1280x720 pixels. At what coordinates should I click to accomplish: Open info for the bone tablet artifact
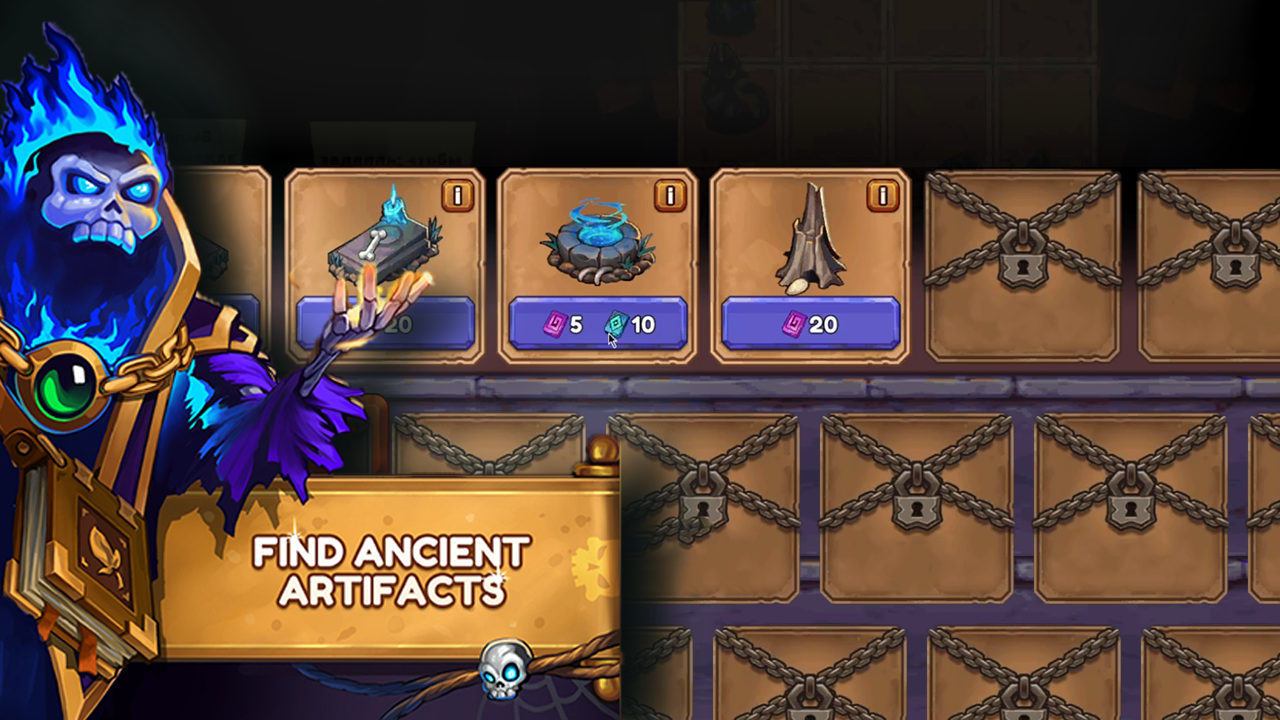tap(457, 196)
